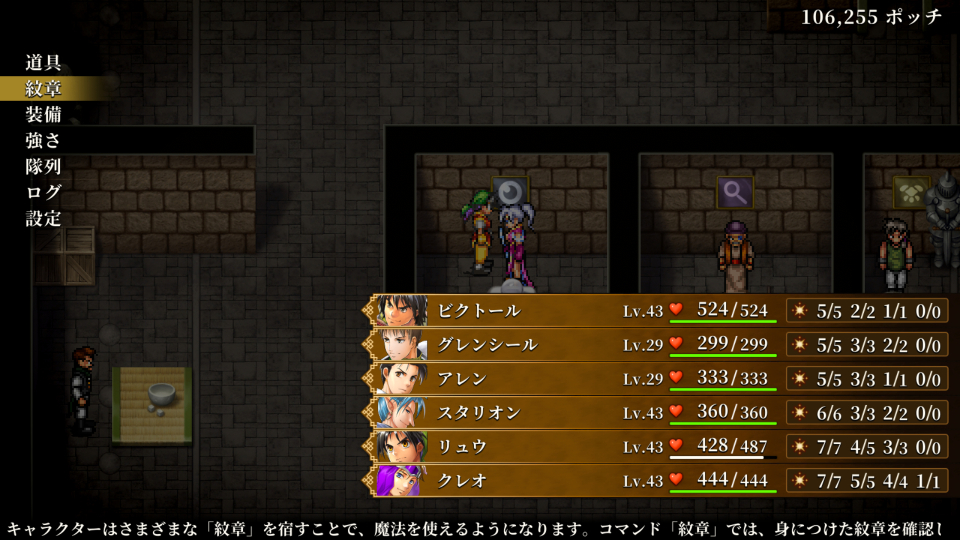Open the 設定 (Settings) menu
Screen dimensions: 960x540
(44, 218)
